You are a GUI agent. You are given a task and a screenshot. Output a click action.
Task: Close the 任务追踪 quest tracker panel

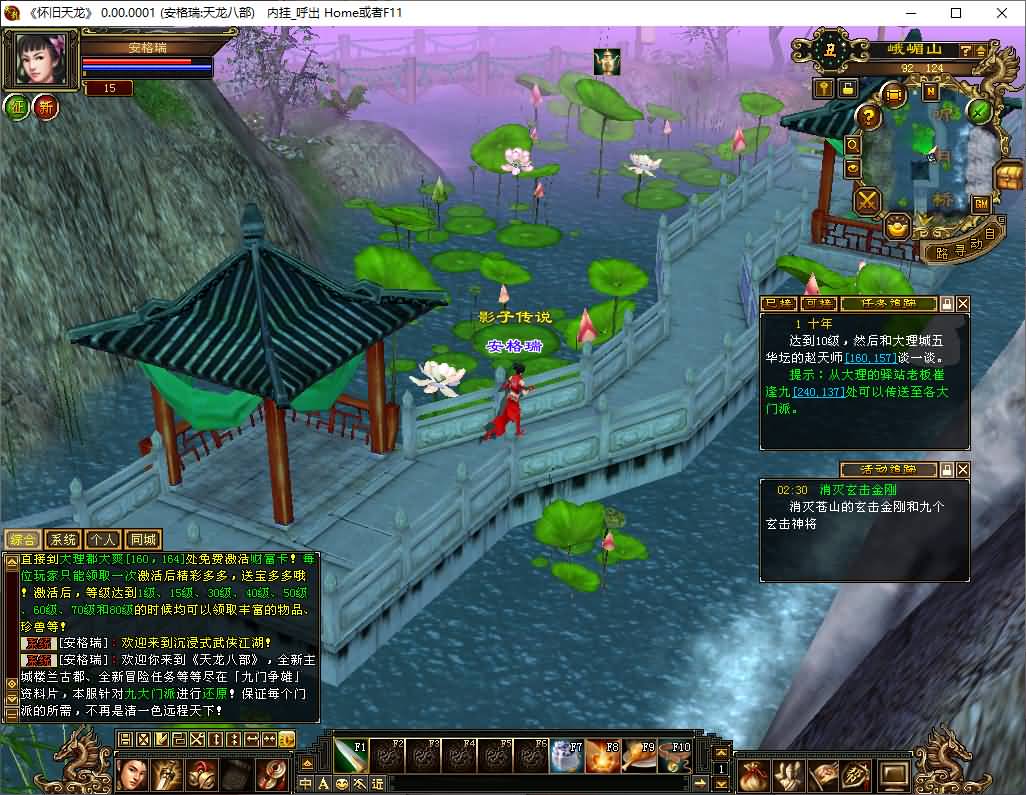[x=963, y=303]
